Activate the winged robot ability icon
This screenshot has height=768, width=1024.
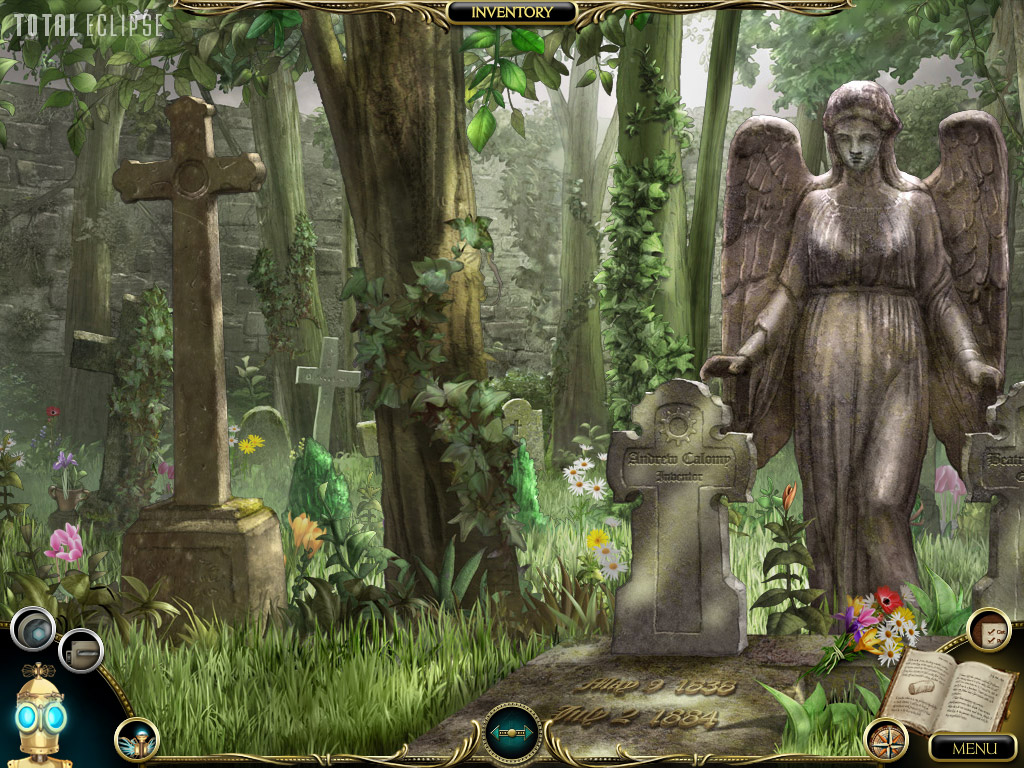(x=136, y=739)
